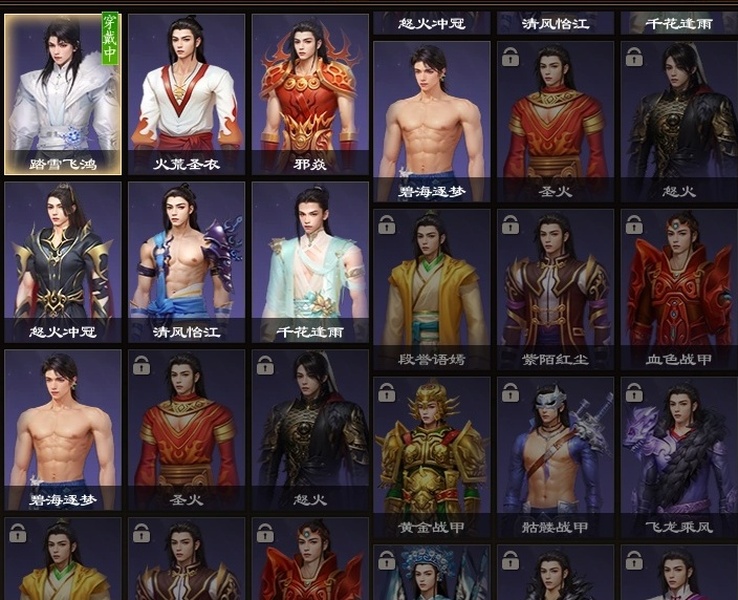Choose the locked 骷髅战甲 costume
The width and height of the screenshot is (738, 600).
click(555, 457)
